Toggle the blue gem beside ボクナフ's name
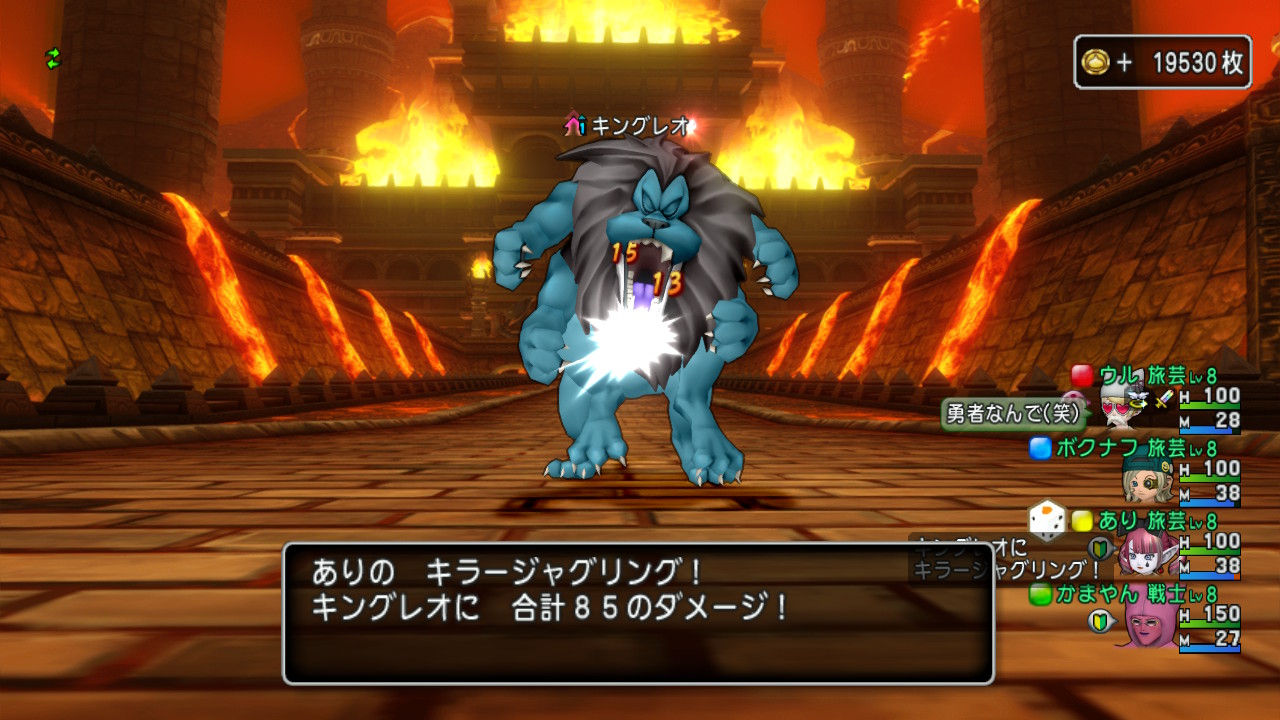 pyautogui.click(x=1039, y=450)
